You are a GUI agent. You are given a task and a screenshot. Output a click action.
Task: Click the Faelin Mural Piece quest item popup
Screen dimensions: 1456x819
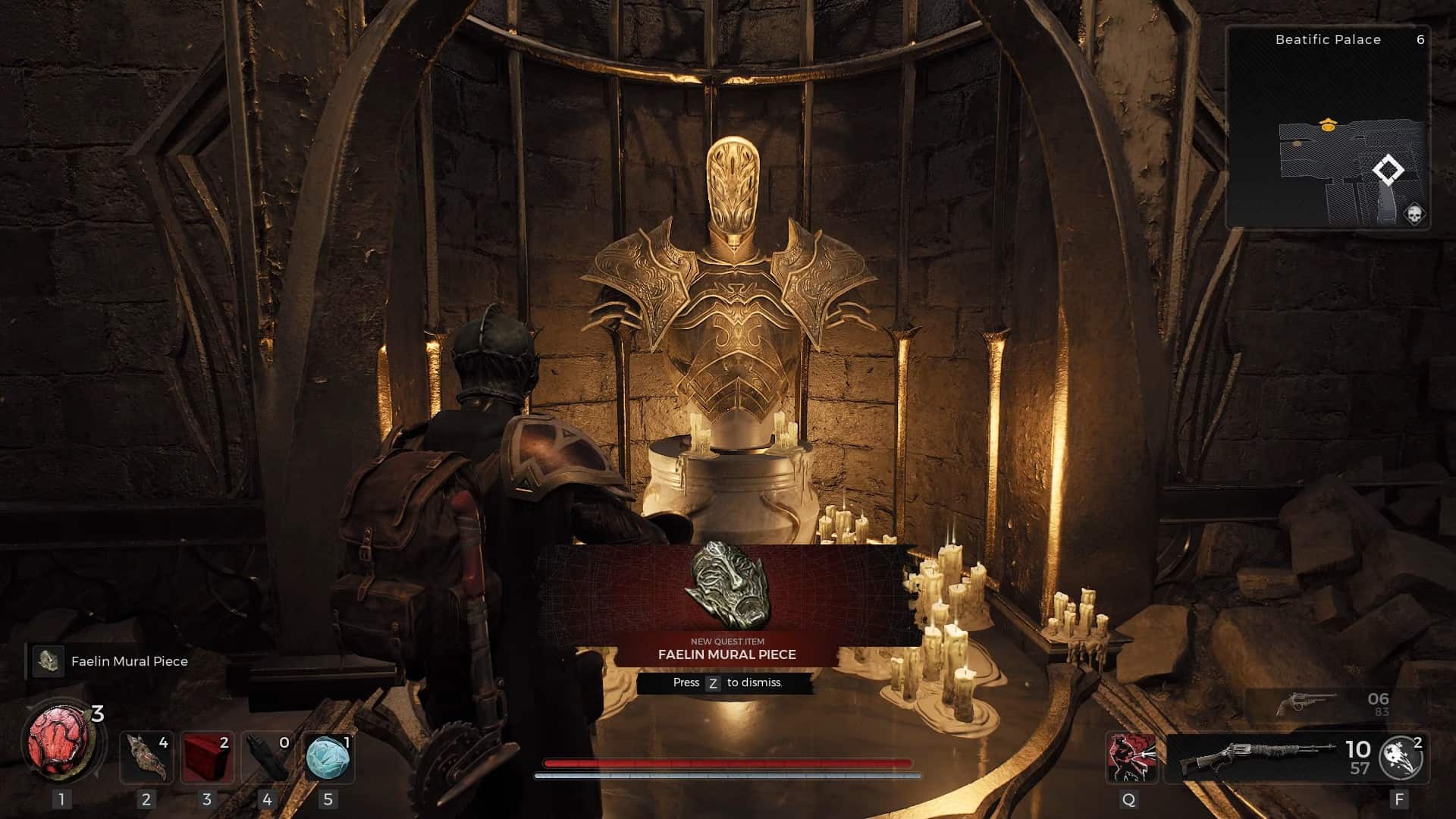coord(727,607)
